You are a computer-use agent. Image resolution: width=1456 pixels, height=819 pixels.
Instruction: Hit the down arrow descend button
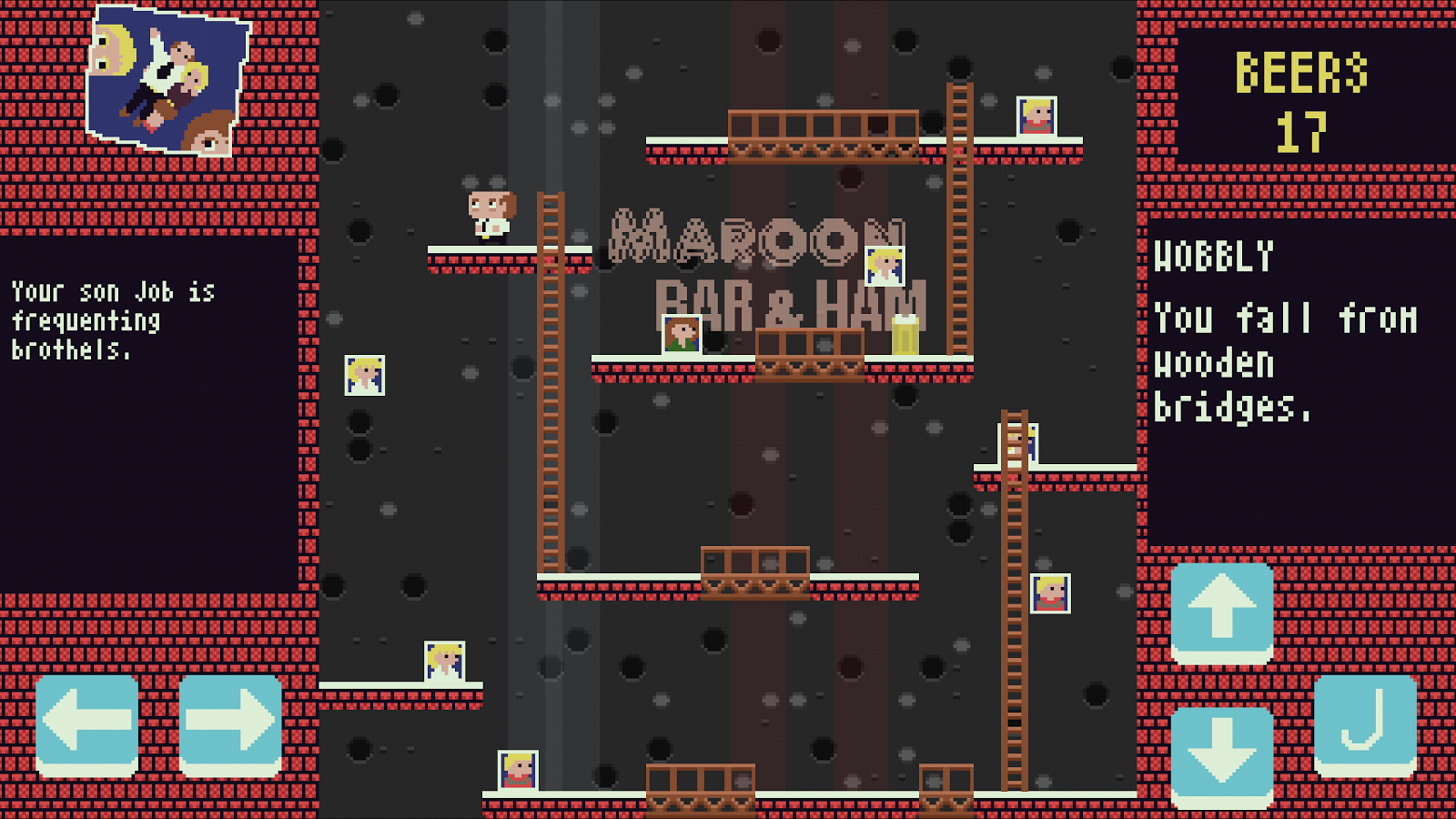tap(1221, 754)
